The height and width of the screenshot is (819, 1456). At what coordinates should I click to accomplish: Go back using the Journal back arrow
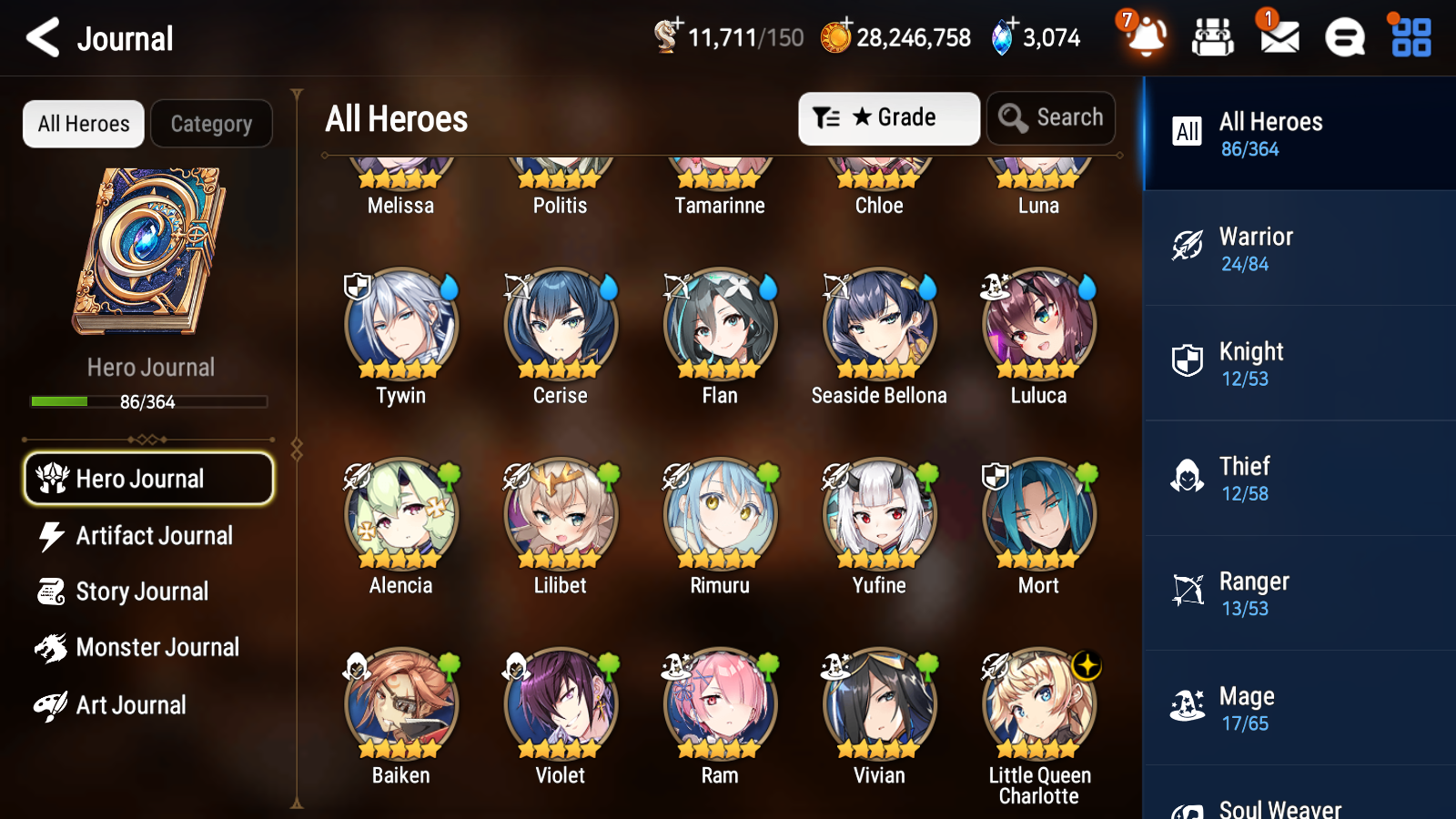click(41, 37)
